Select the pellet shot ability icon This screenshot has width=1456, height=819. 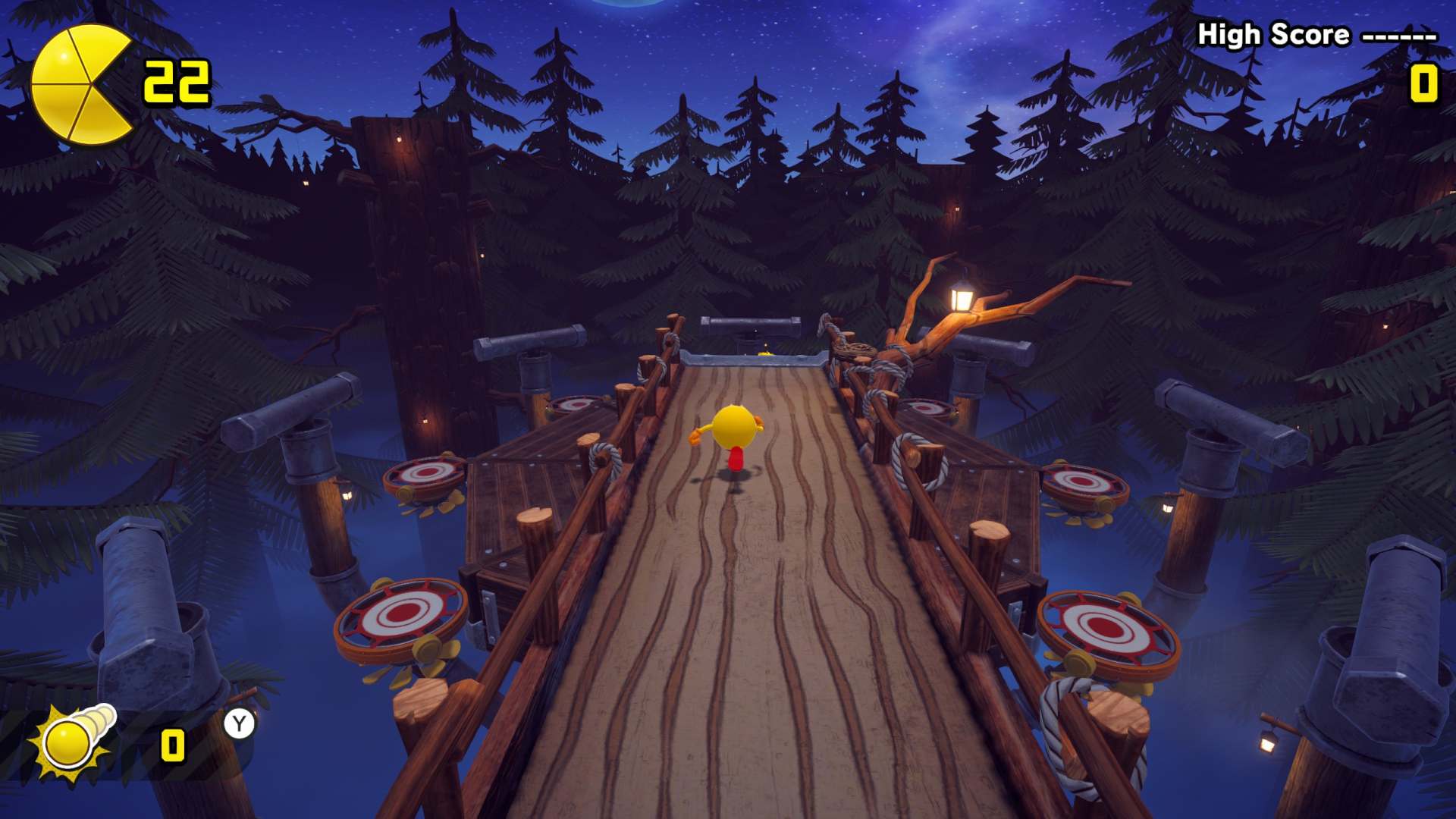point(74,740)
